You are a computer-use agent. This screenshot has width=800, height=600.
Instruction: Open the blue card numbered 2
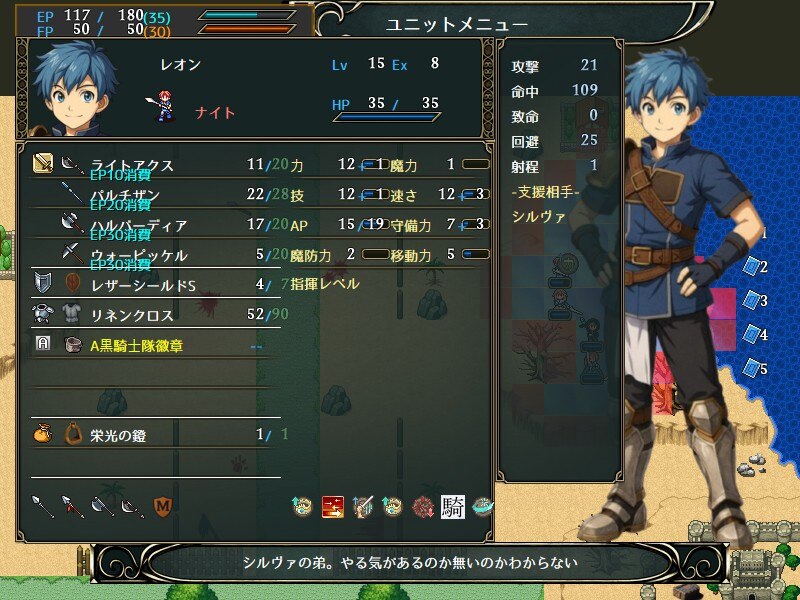coord(753,267)
